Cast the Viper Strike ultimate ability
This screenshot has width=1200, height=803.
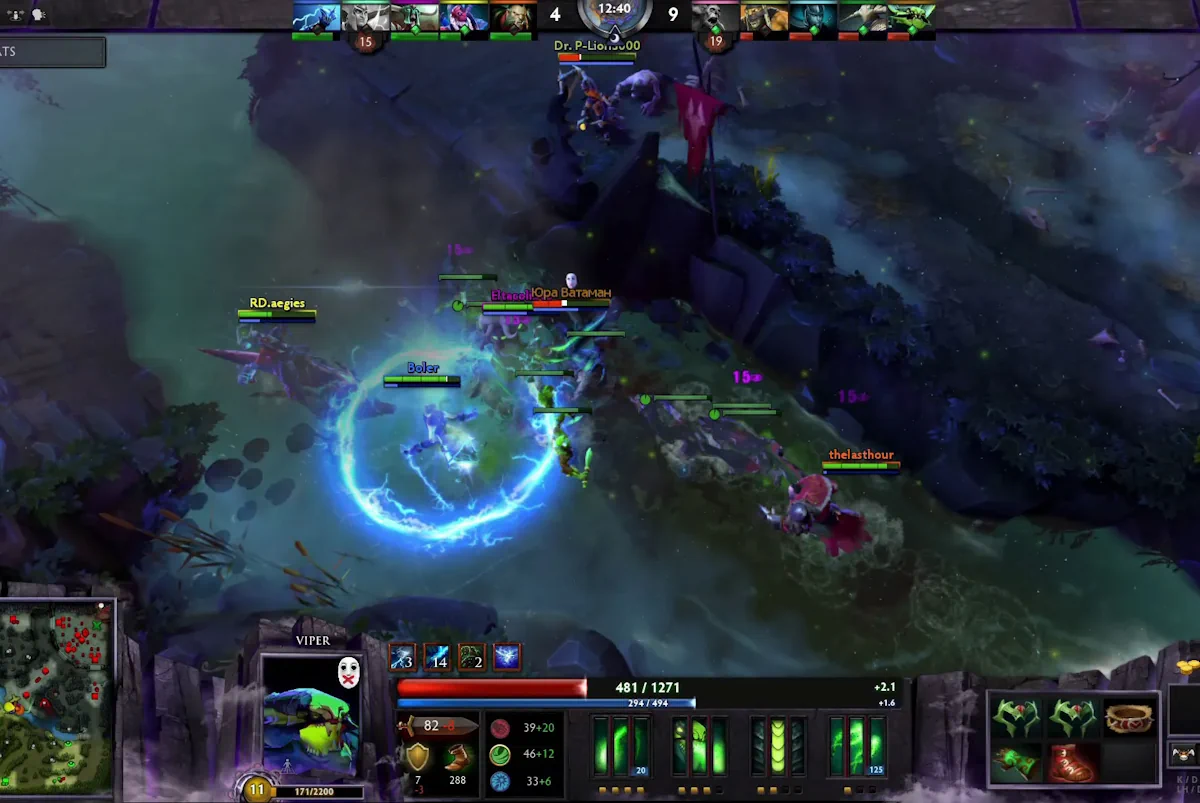point(856,746)
